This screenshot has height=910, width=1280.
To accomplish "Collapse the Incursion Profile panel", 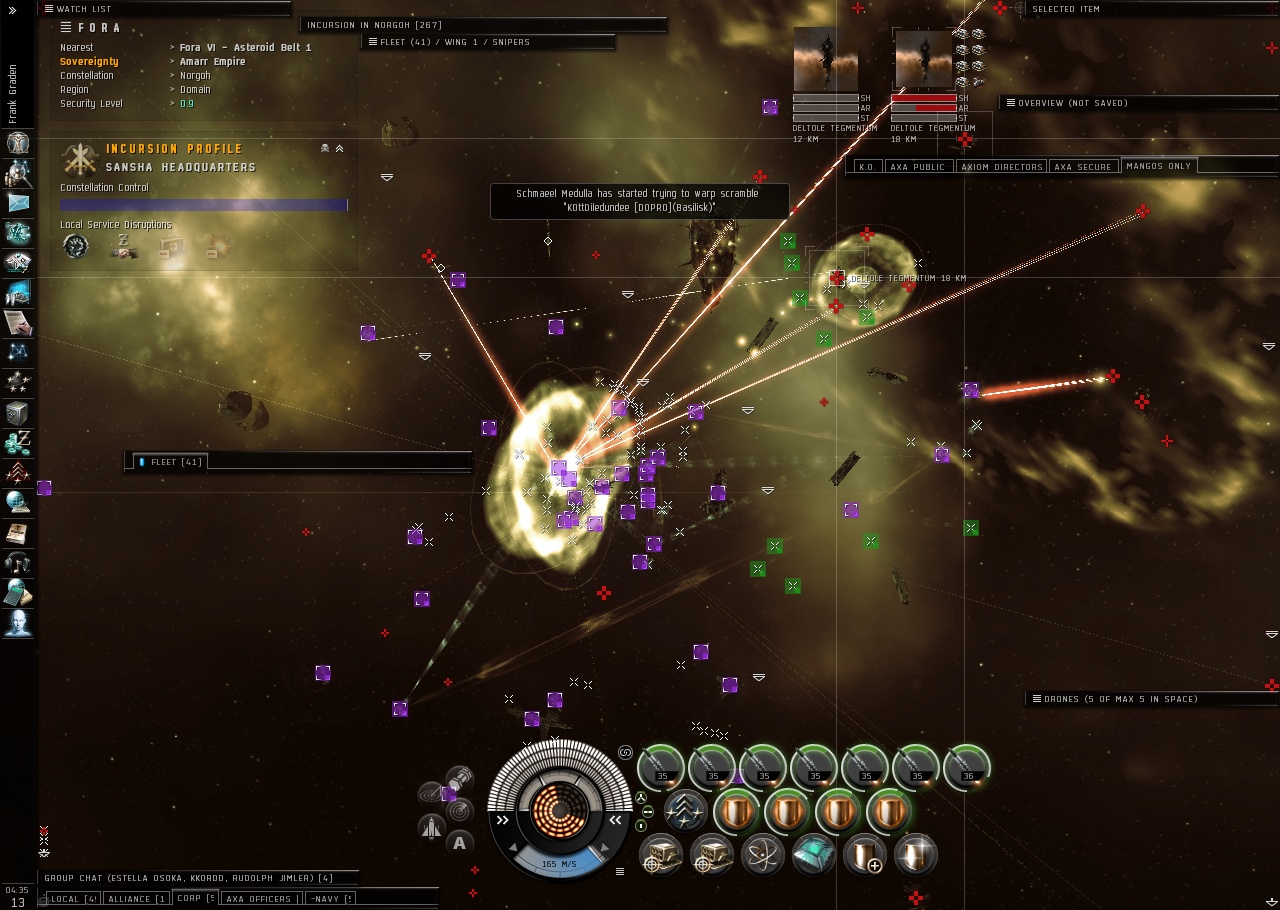I will [x=339, y=148].
